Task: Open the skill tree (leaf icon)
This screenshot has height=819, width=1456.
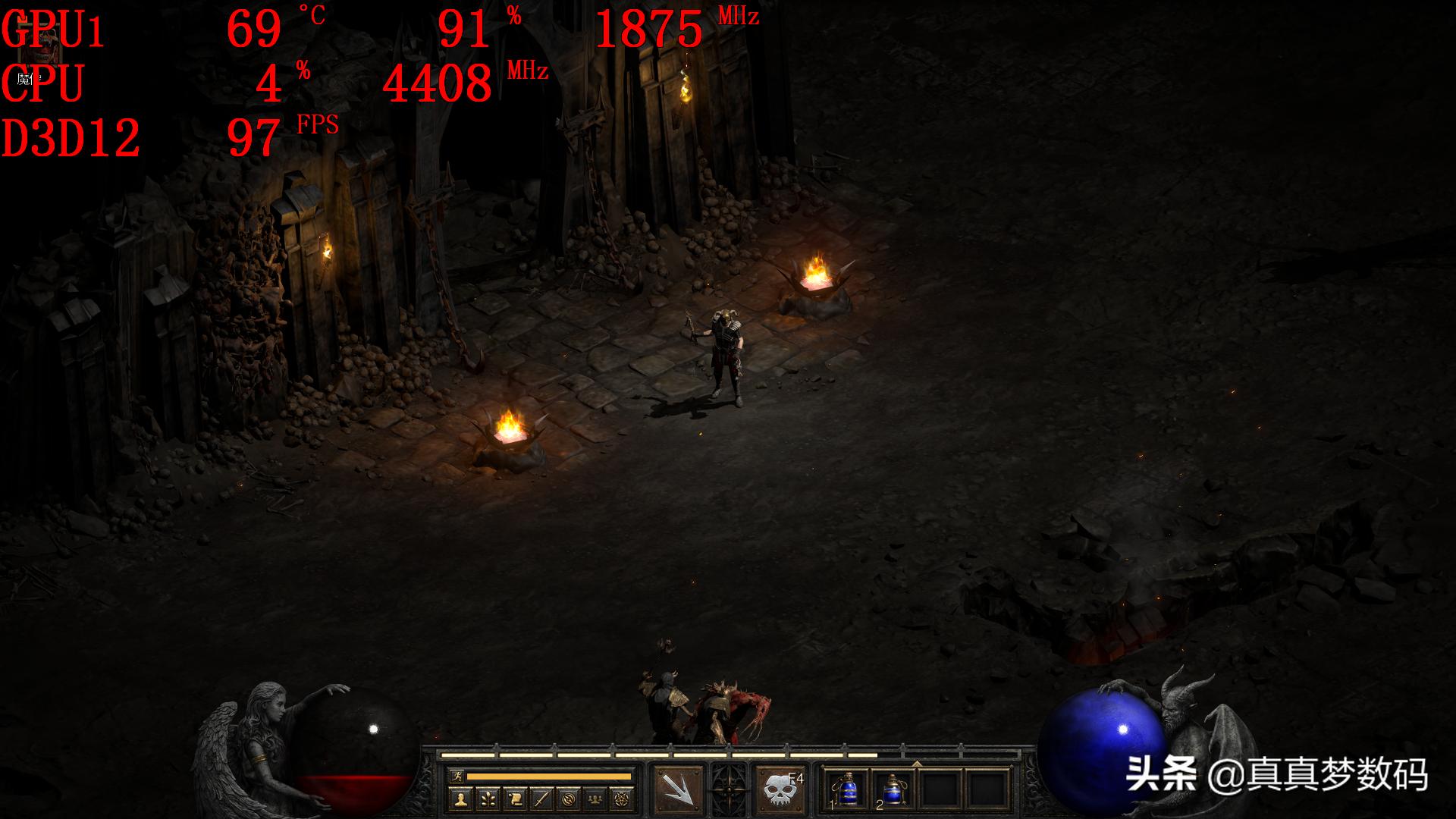Action: pos(488,798)
